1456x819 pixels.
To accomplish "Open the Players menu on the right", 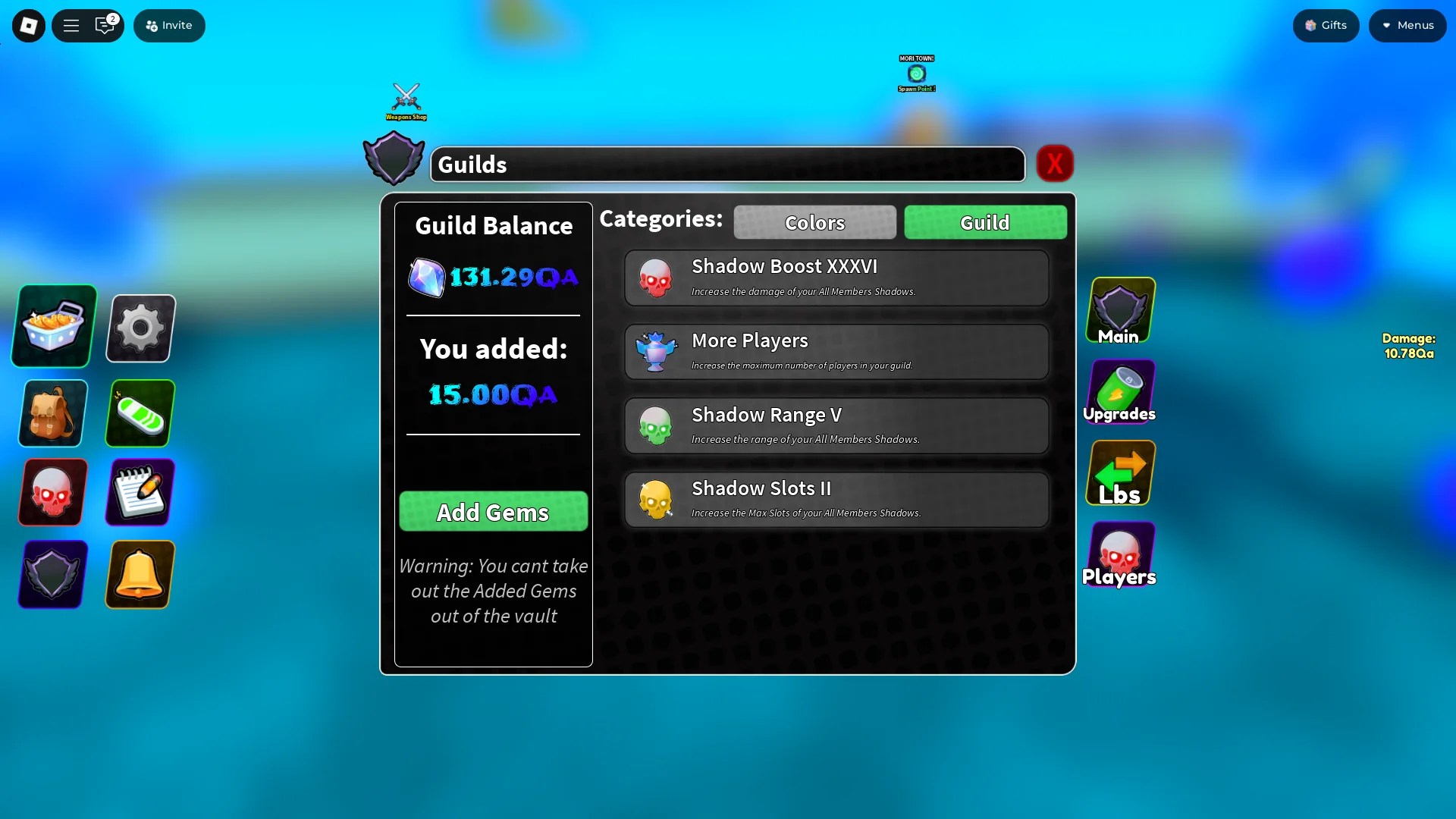I will (x=1120, y=554).
